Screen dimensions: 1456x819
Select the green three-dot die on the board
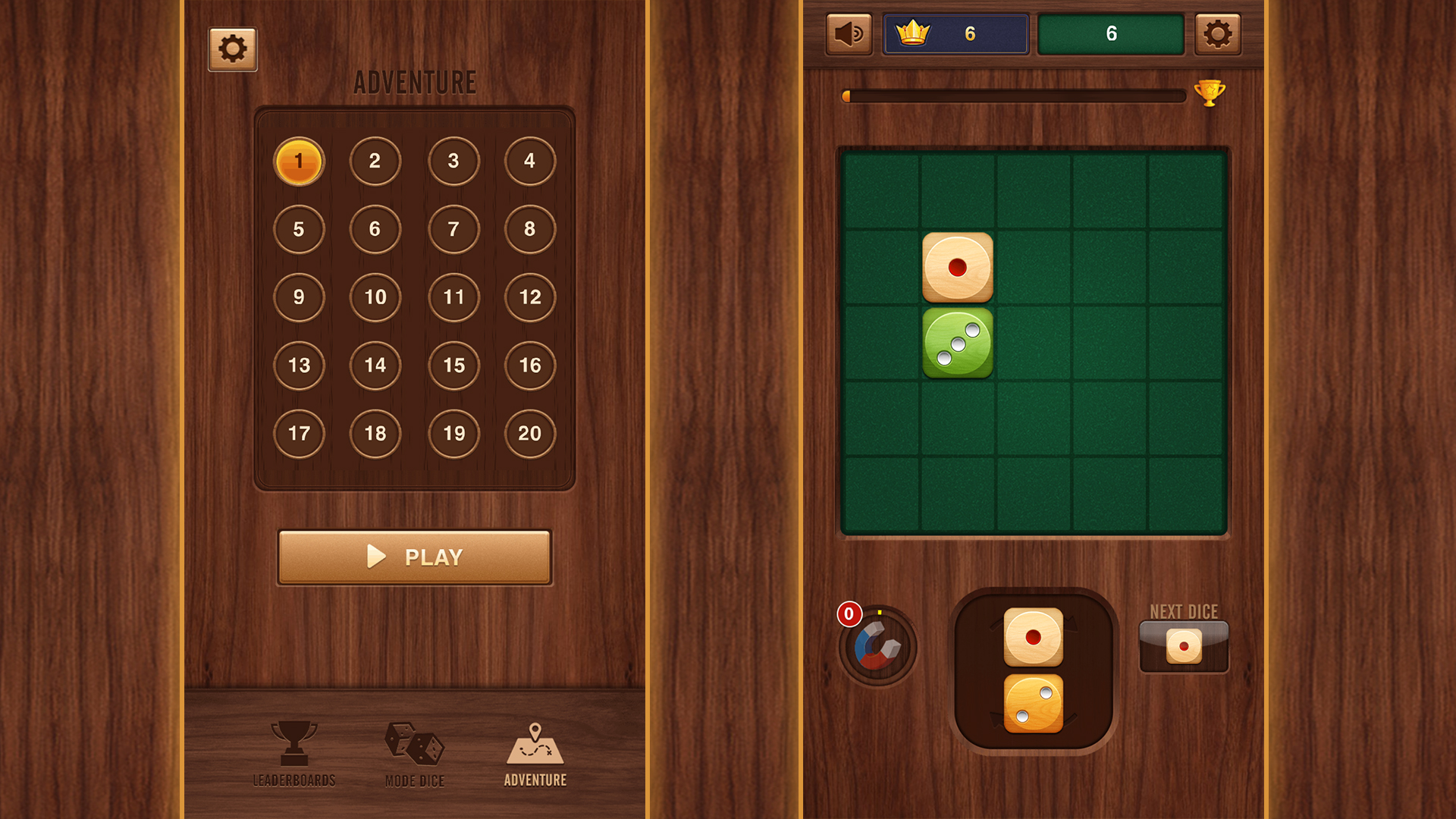[957, 342]
